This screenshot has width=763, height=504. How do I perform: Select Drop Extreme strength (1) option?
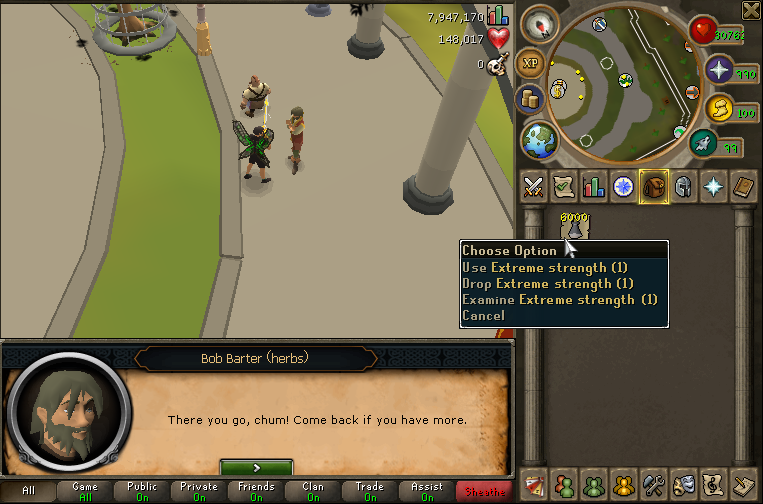[546, 284]
